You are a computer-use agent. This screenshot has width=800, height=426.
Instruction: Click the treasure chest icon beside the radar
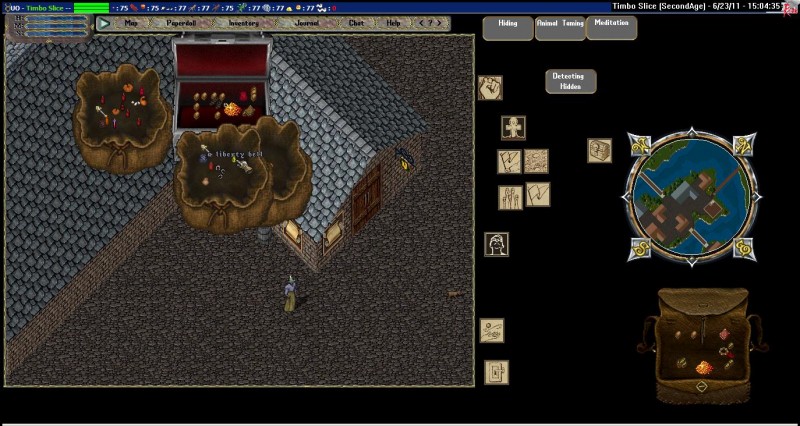pos(599,150)
